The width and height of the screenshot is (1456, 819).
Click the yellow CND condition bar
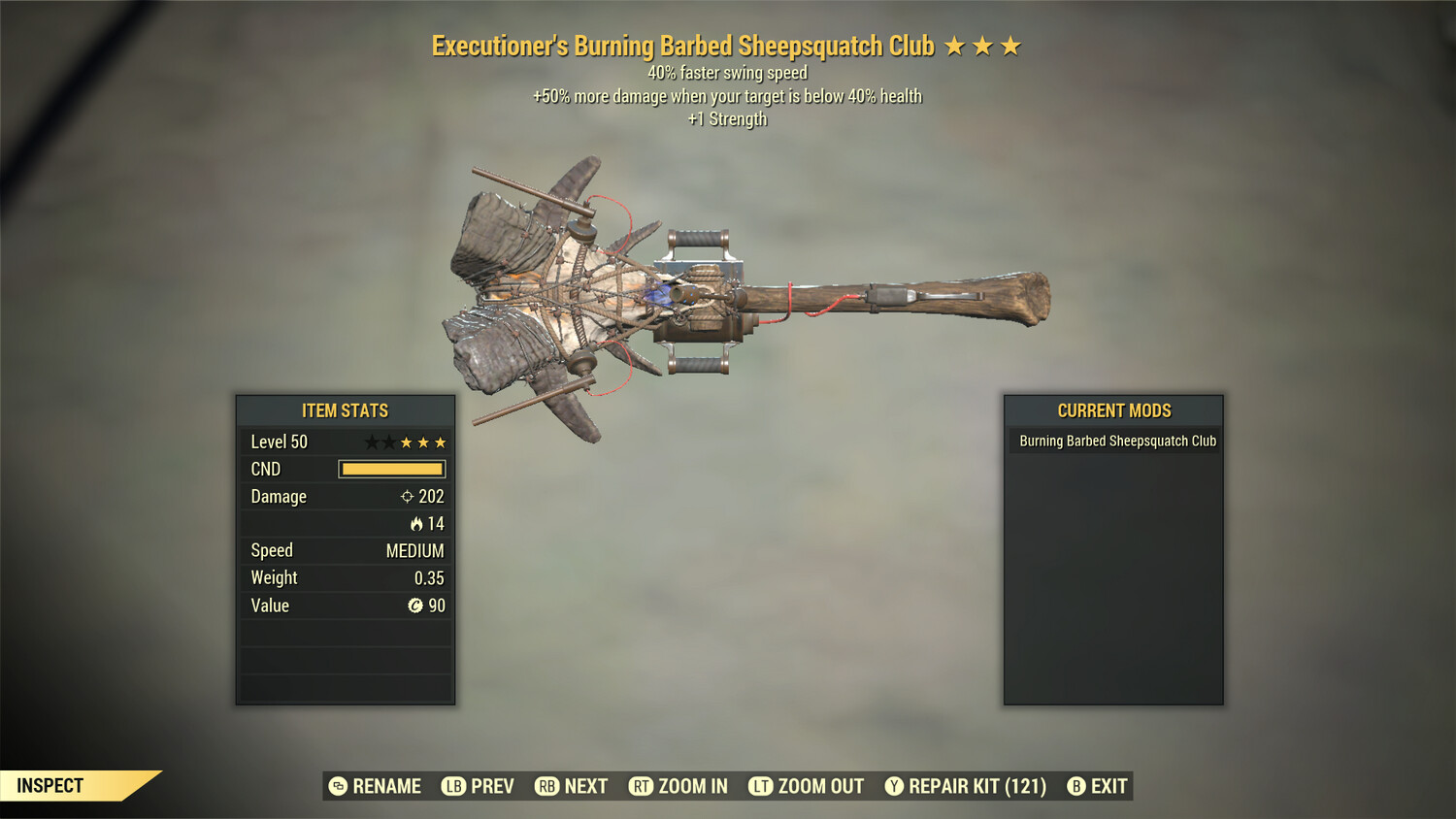pos(391,469)
